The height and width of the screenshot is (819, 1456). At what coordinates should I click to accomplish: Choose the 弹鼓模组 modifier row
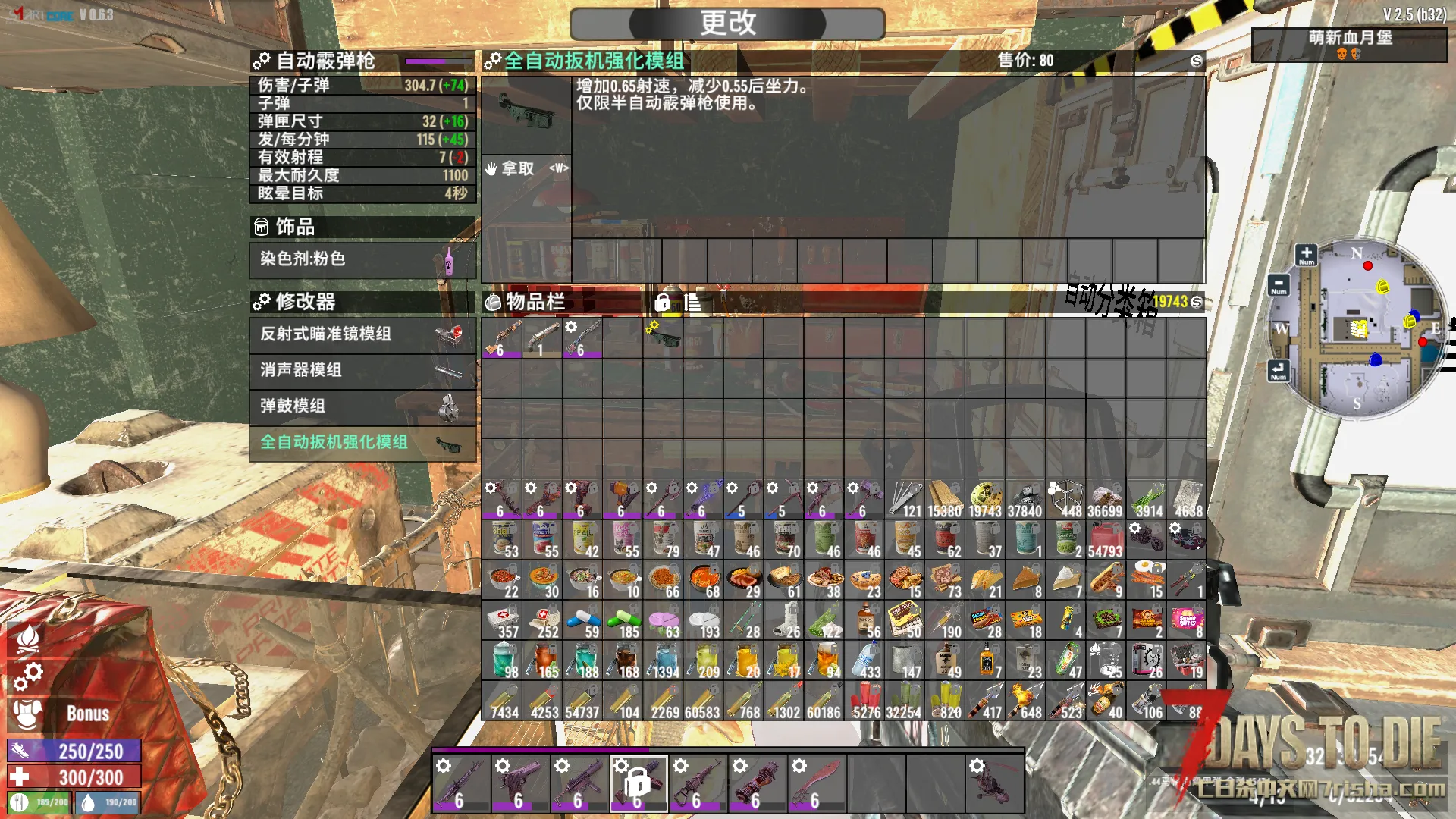362,406
